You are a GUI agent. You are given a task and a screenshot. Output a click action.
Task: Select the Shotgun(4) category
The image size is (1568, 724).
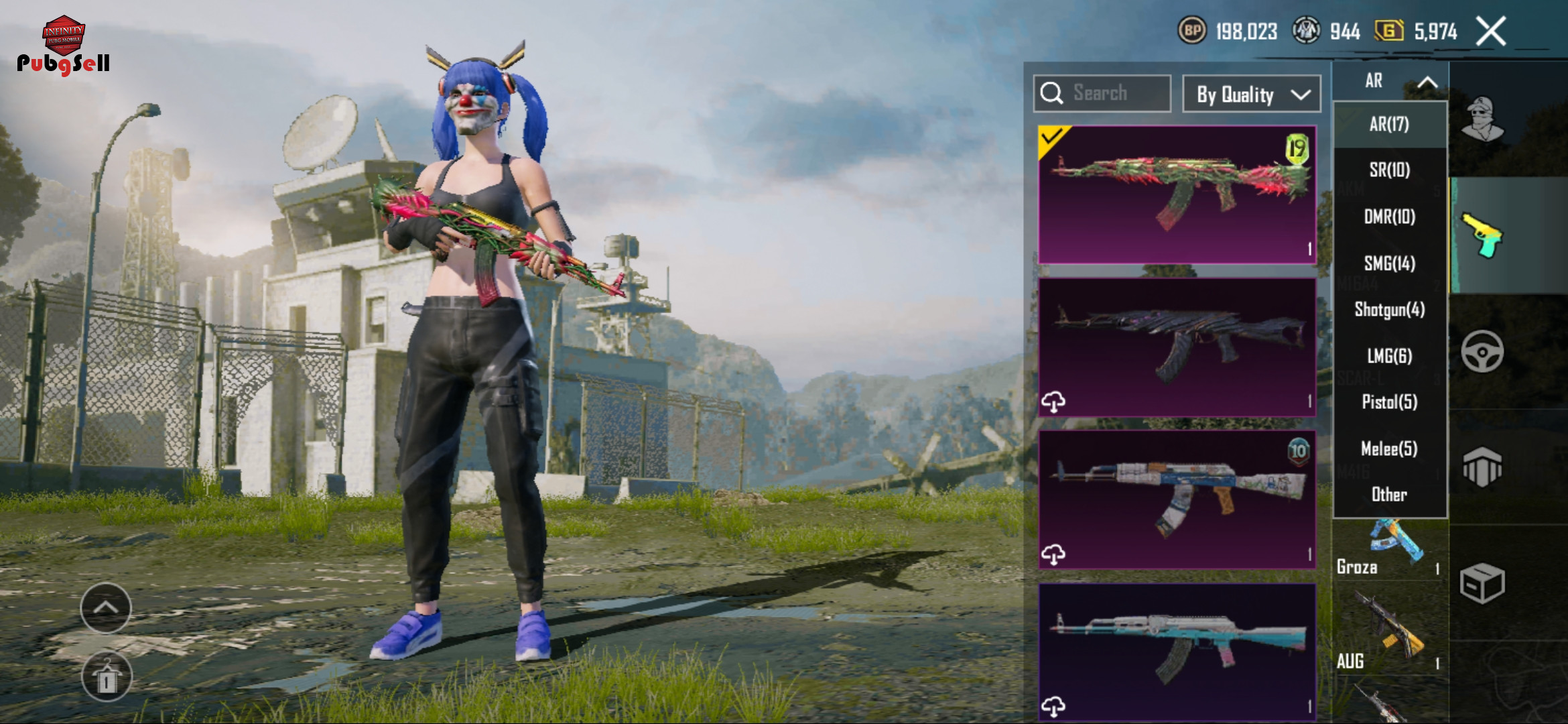[1389, 309]
